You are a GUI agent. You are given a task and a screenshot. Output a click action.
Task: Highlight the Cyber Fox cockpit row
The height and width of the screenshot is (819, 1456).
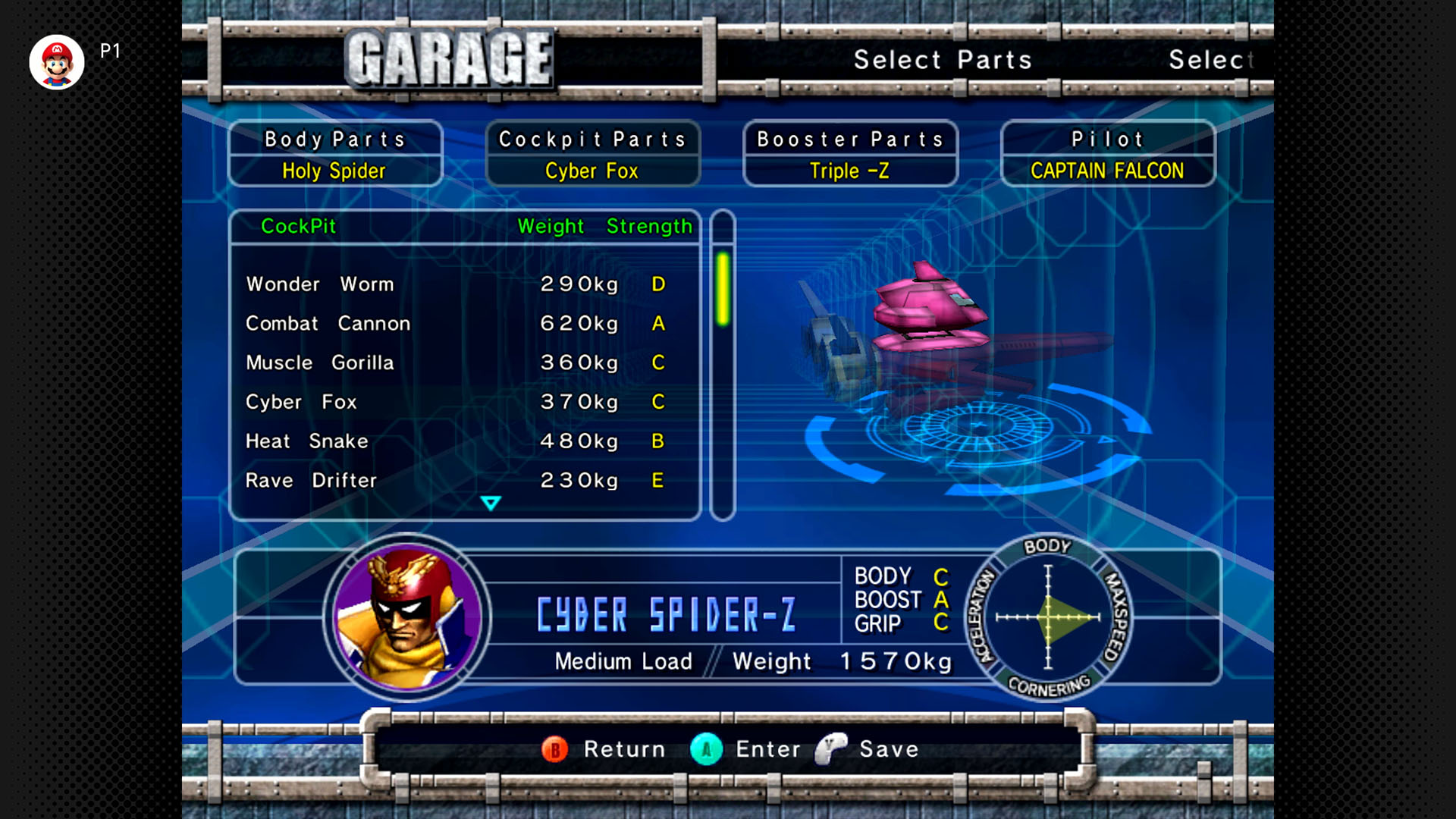tap(455, 402)
